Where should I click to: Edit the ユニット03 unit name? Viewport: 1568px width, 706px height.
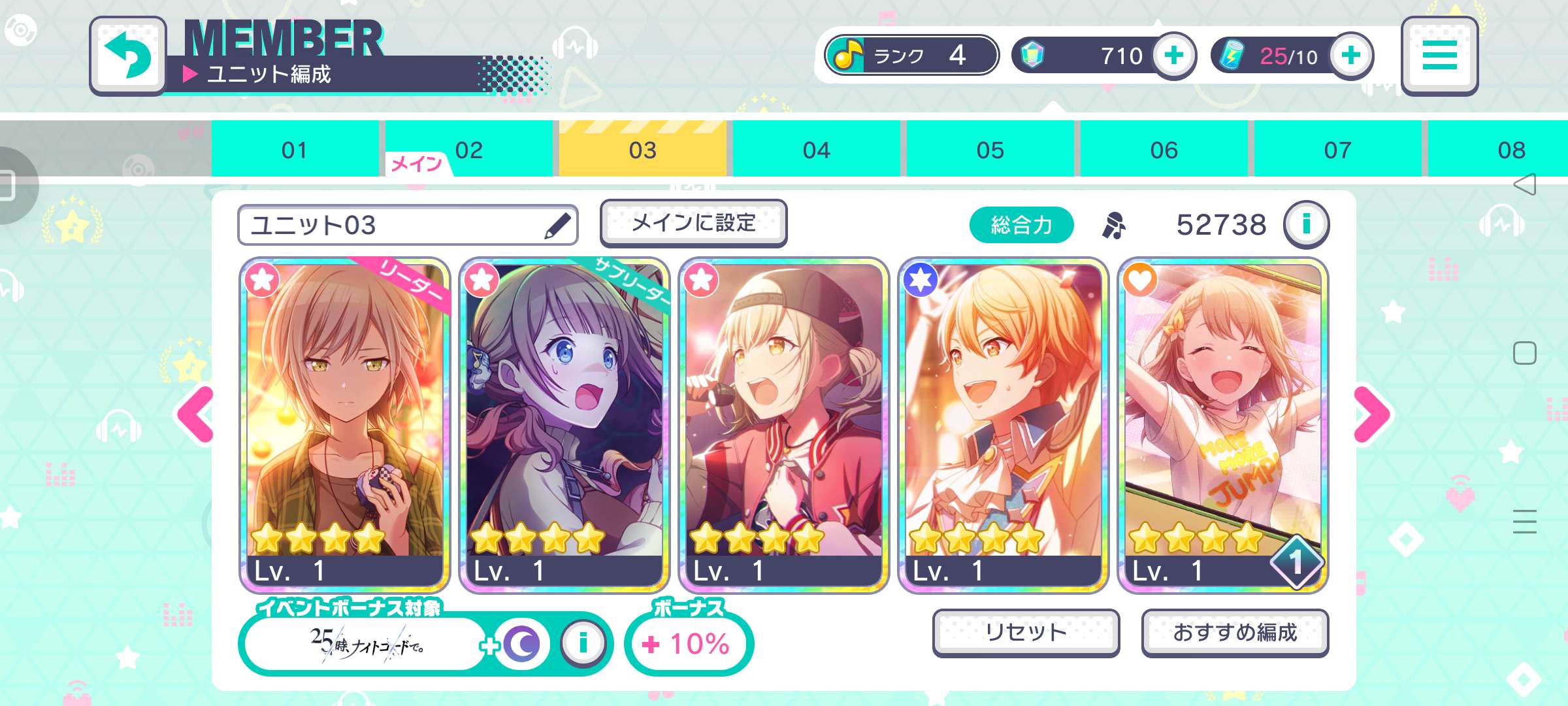pos(557,226)
